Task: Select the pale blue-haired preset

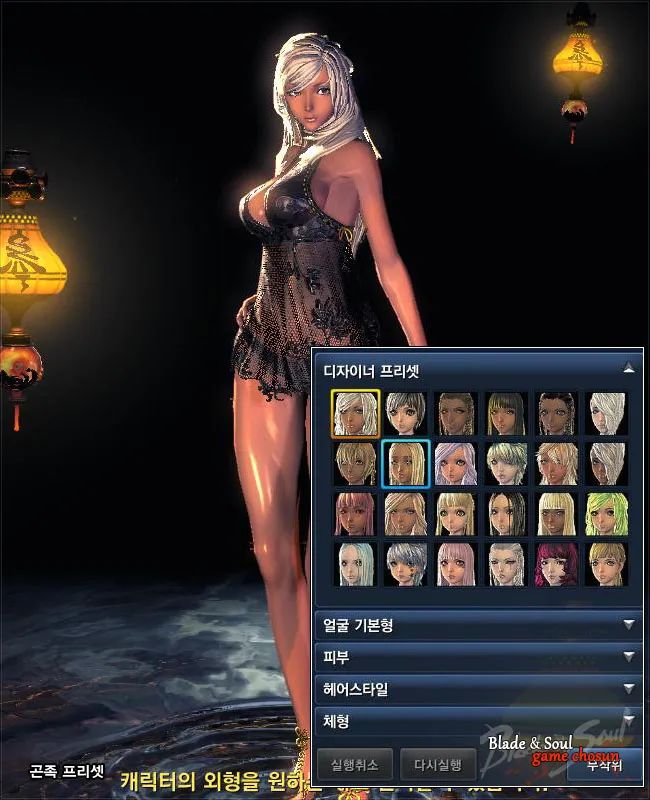Action: click(x=355, y=563)
